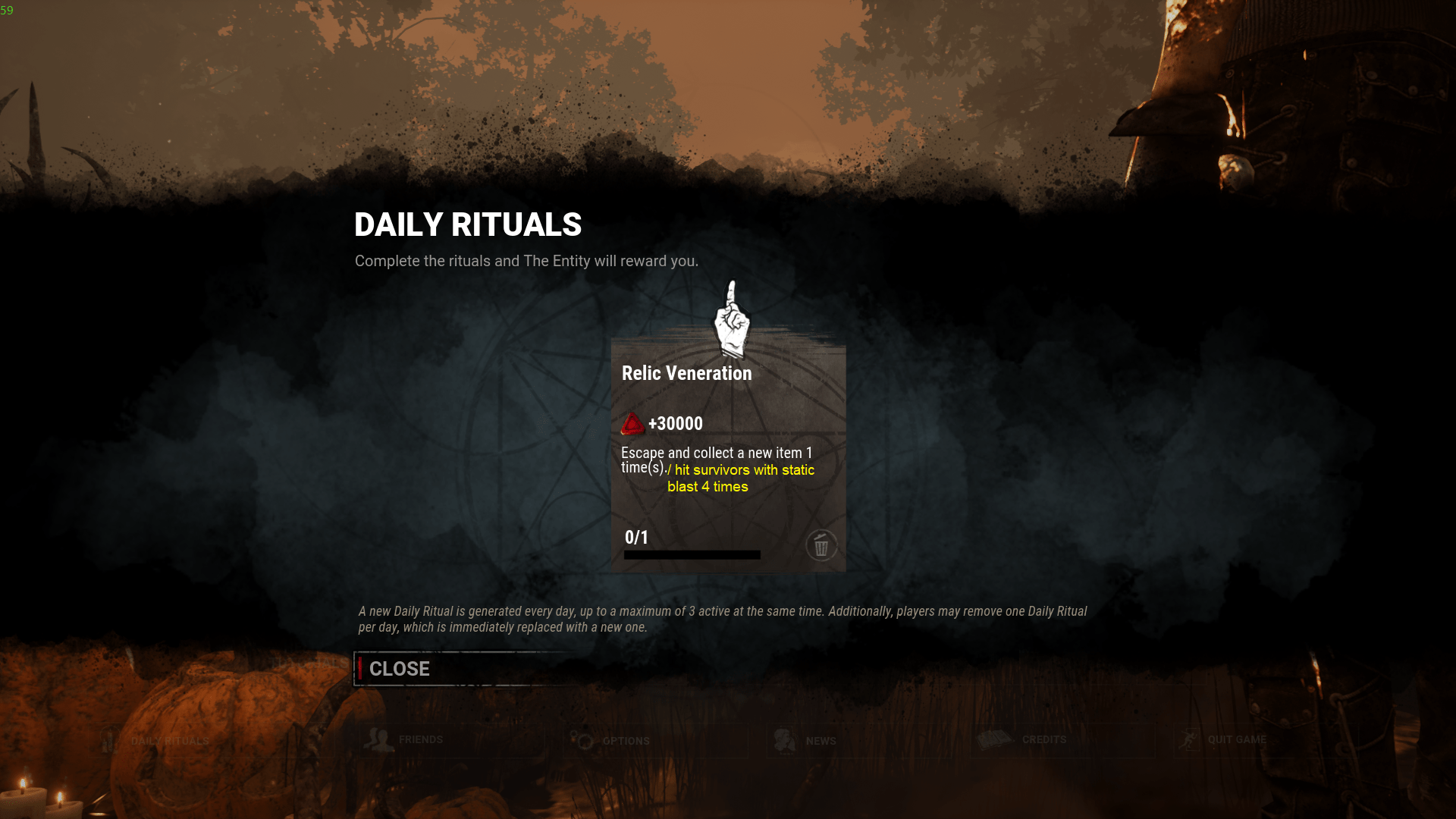Screen dimensions: 1456x819
Task: Click the ritual progress bar below 0/1
Action: (x=691, y=554)
